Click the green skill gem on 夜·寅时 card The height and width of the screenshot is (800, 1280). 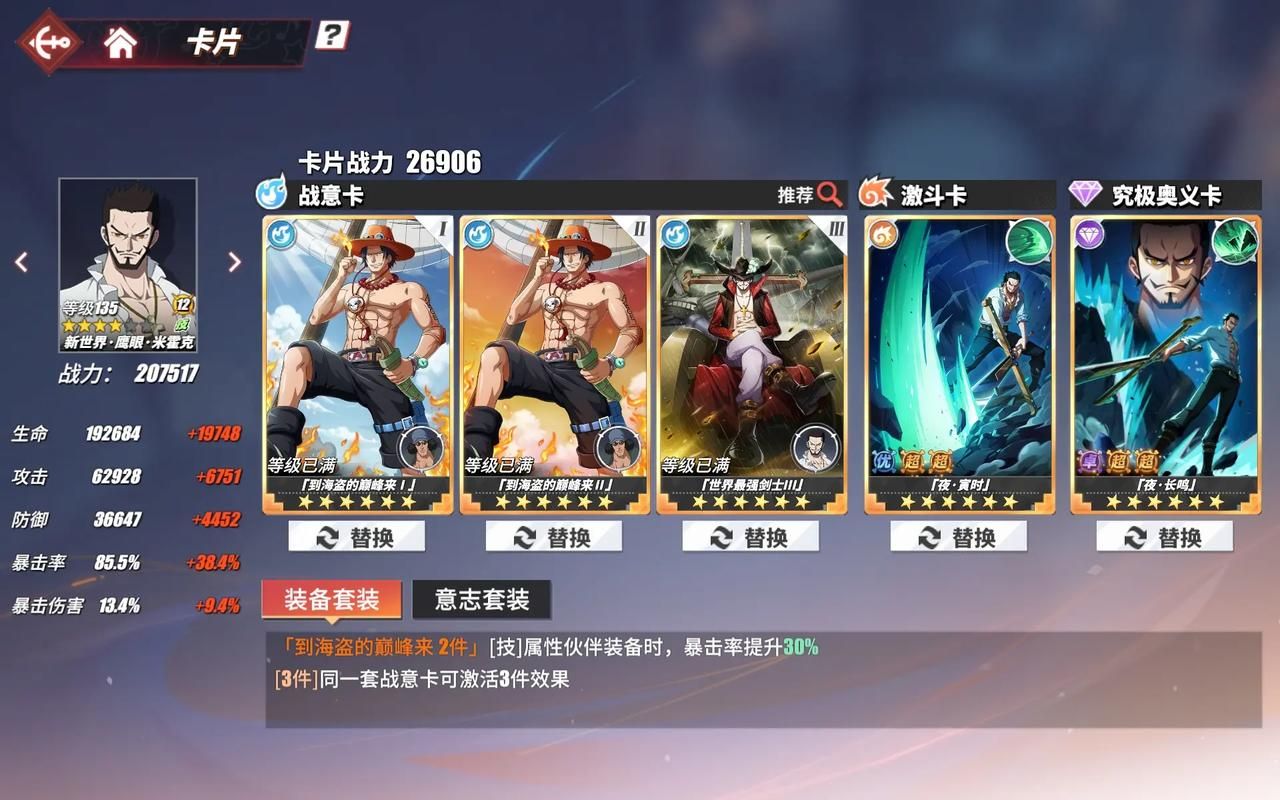point(1030,240)
